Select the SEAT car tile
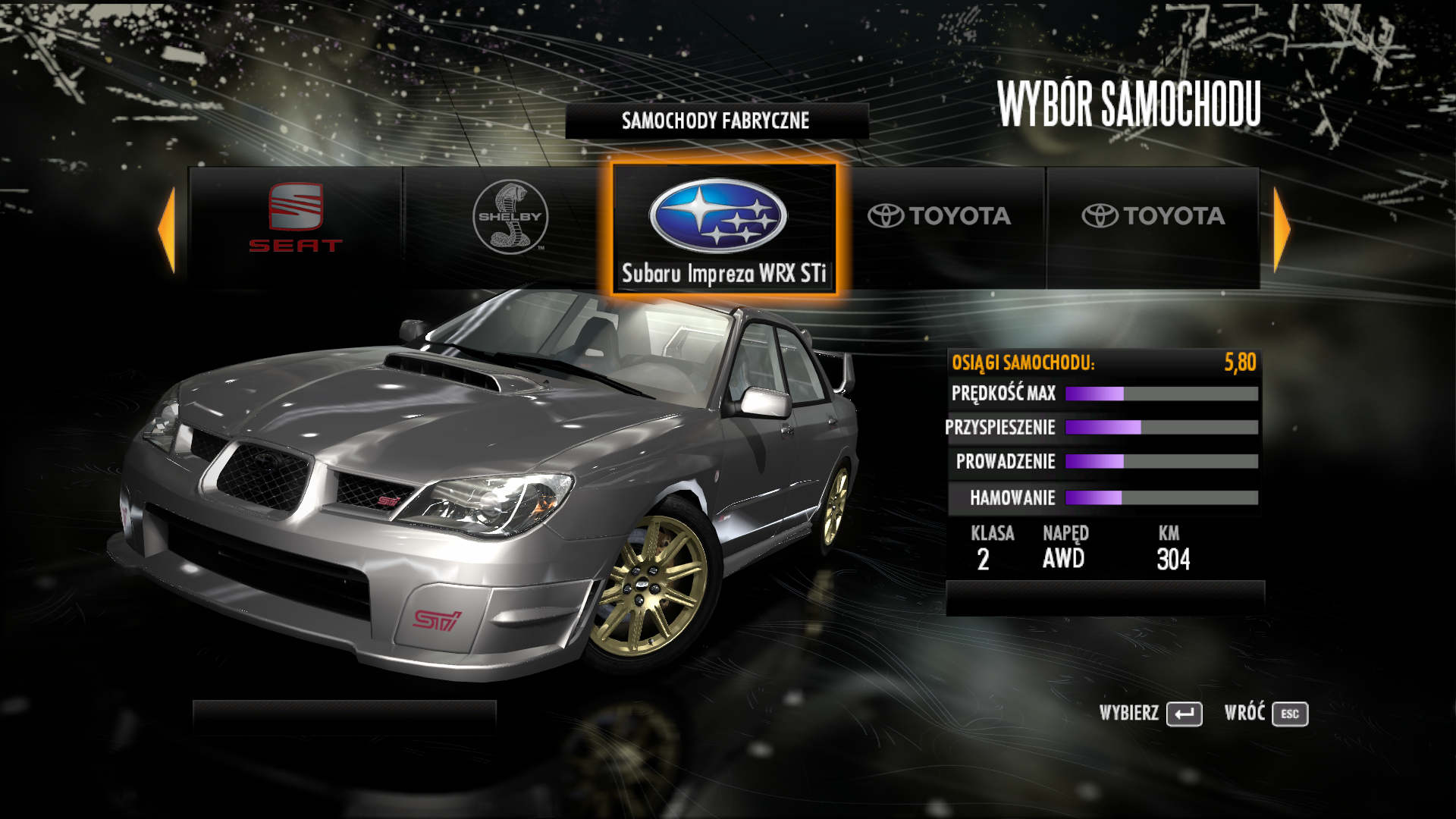 point(296,227)
